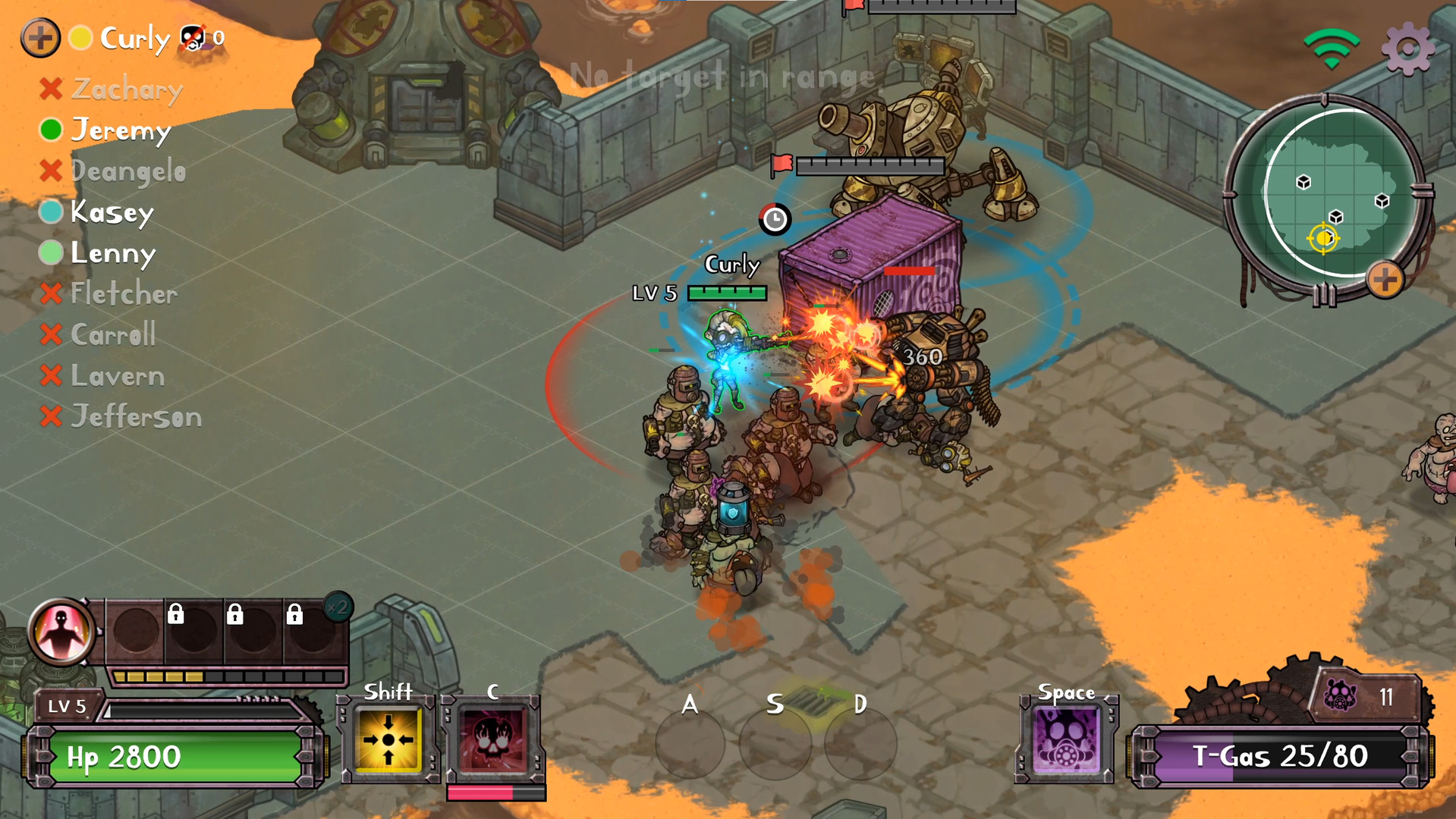Screen dimensions: 1456x819
Task: Click the clock timer icon above Curly
Action: tap(774, 219)
